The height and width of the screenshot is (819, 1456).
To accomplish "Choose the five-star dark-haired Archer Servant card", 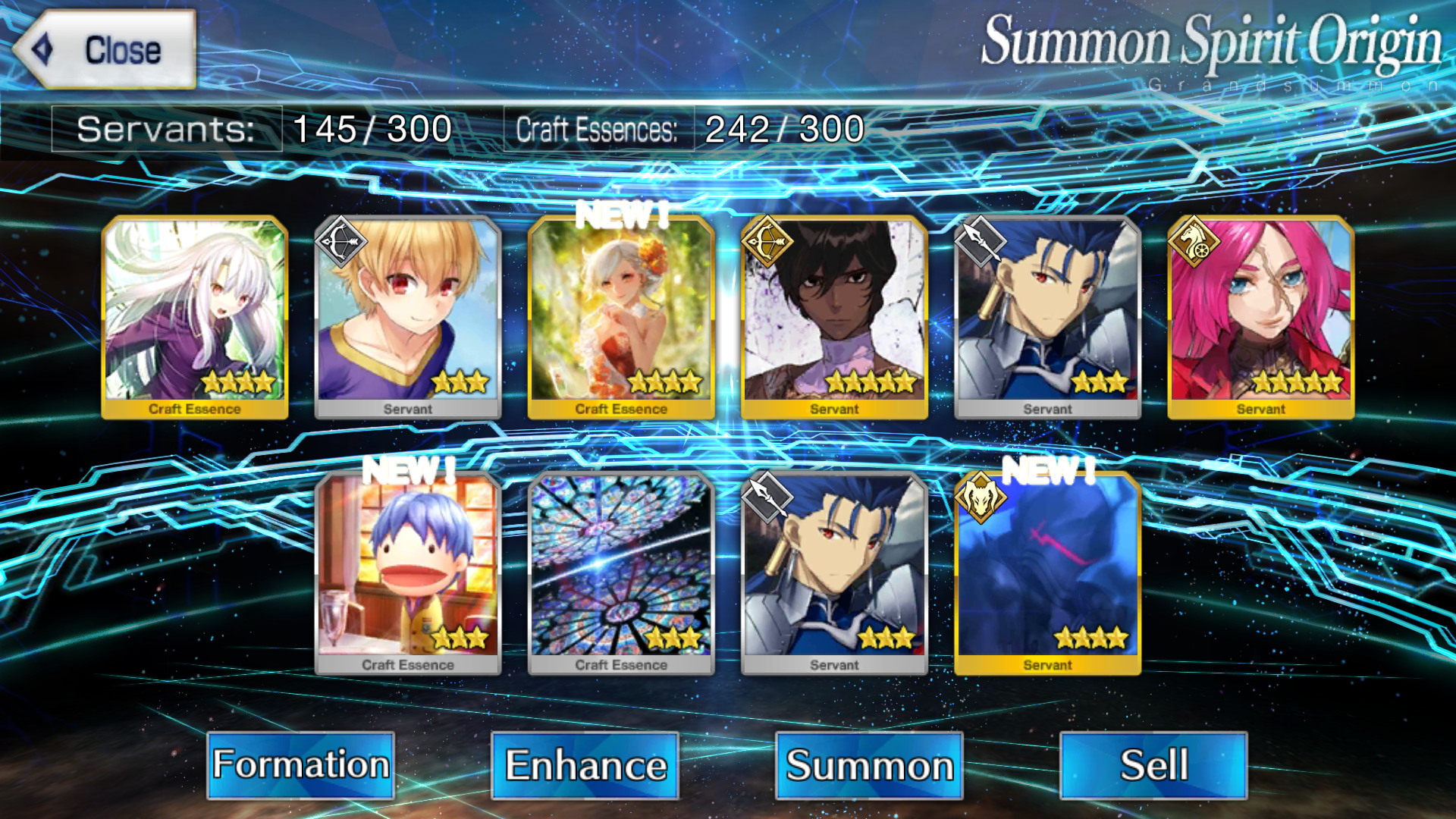I will click(x=834, y=316).
